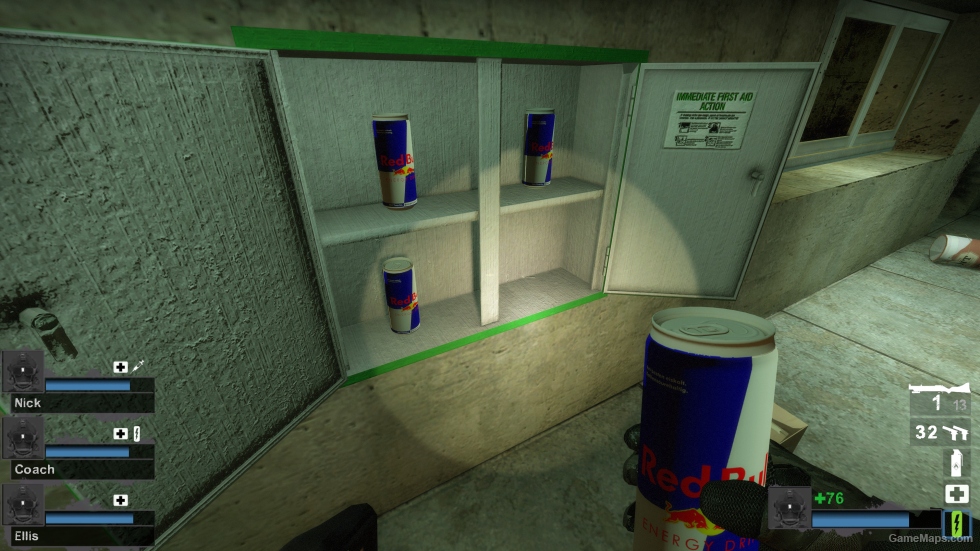Screen dimensions: 980x551
Task: Select the highlighted lightning bolt energy drink slot
Action: coord(955,523)
